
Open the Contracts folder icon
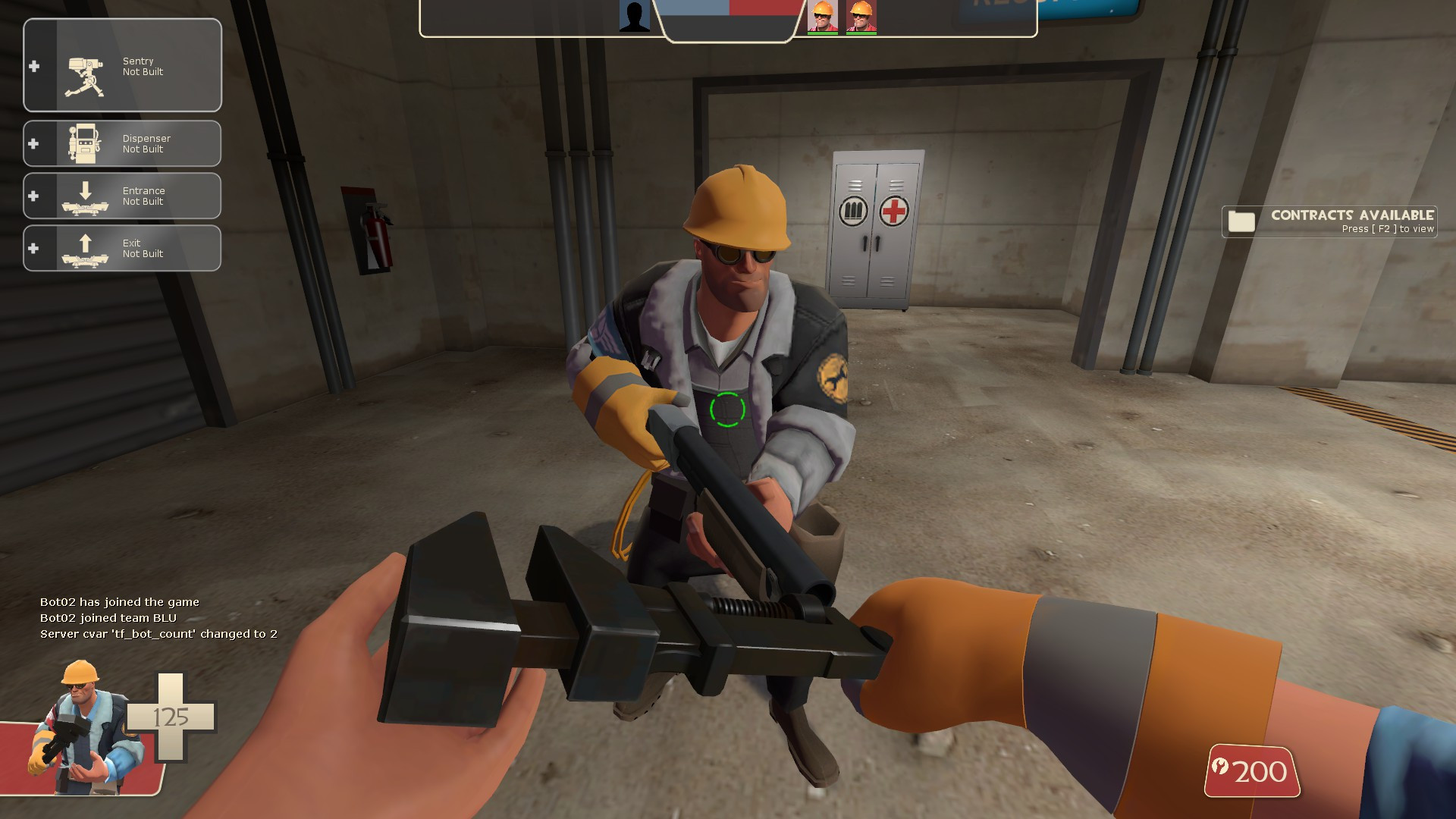[x=1244, y=221]
